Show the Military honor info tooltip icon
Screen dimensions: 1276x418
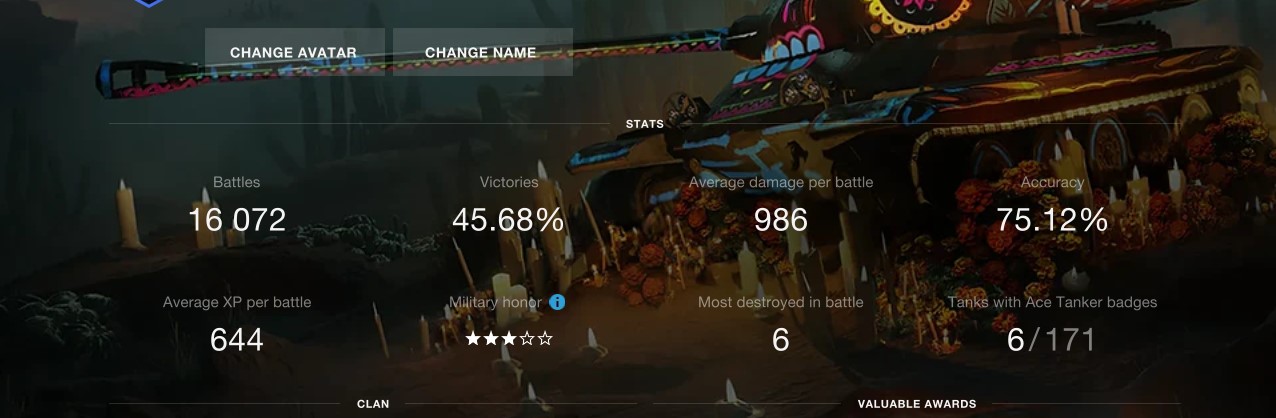tap(558, 302)
